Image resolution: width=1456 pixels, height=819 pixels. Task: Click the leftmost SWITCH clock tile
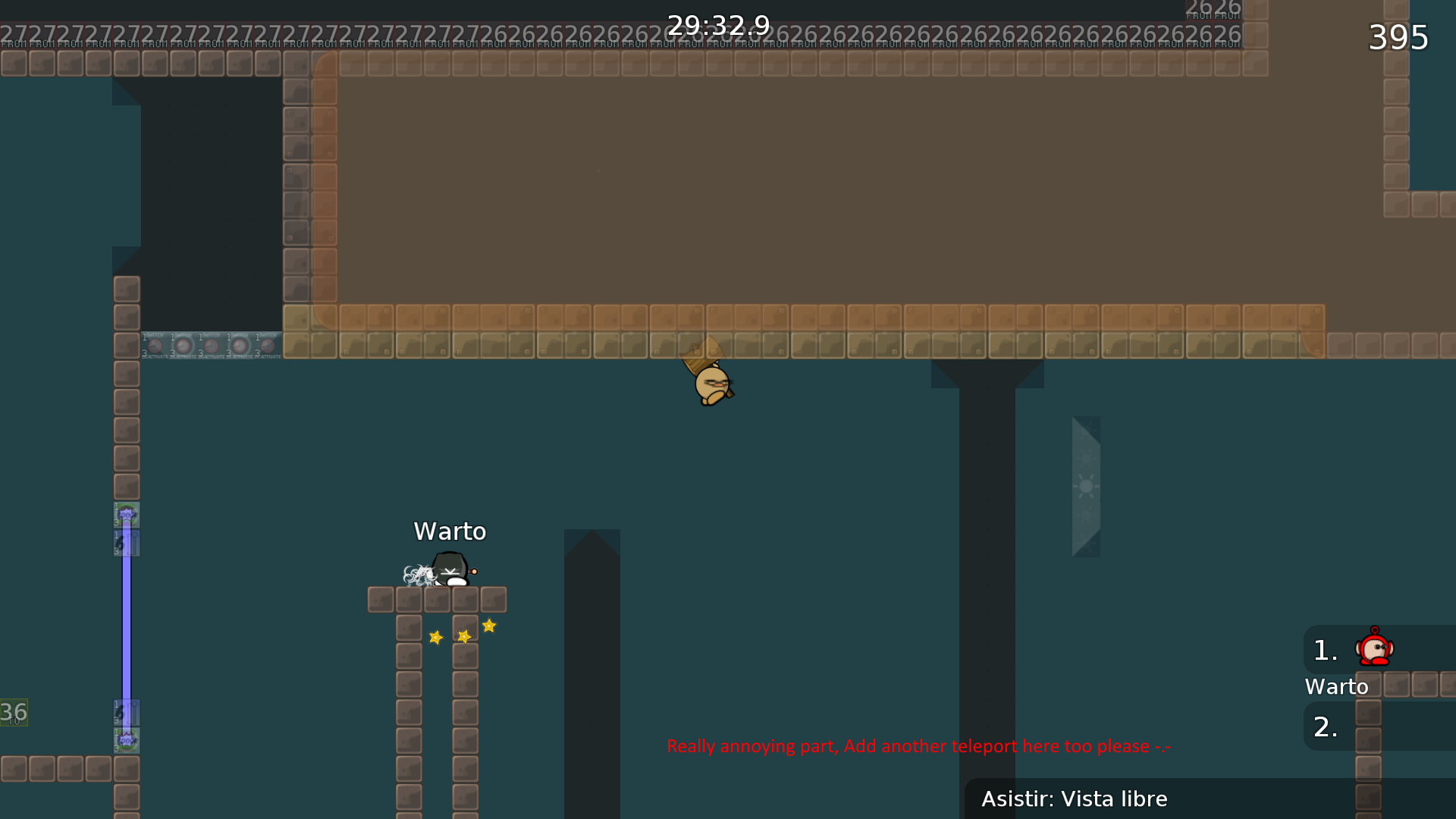(155, 346)
